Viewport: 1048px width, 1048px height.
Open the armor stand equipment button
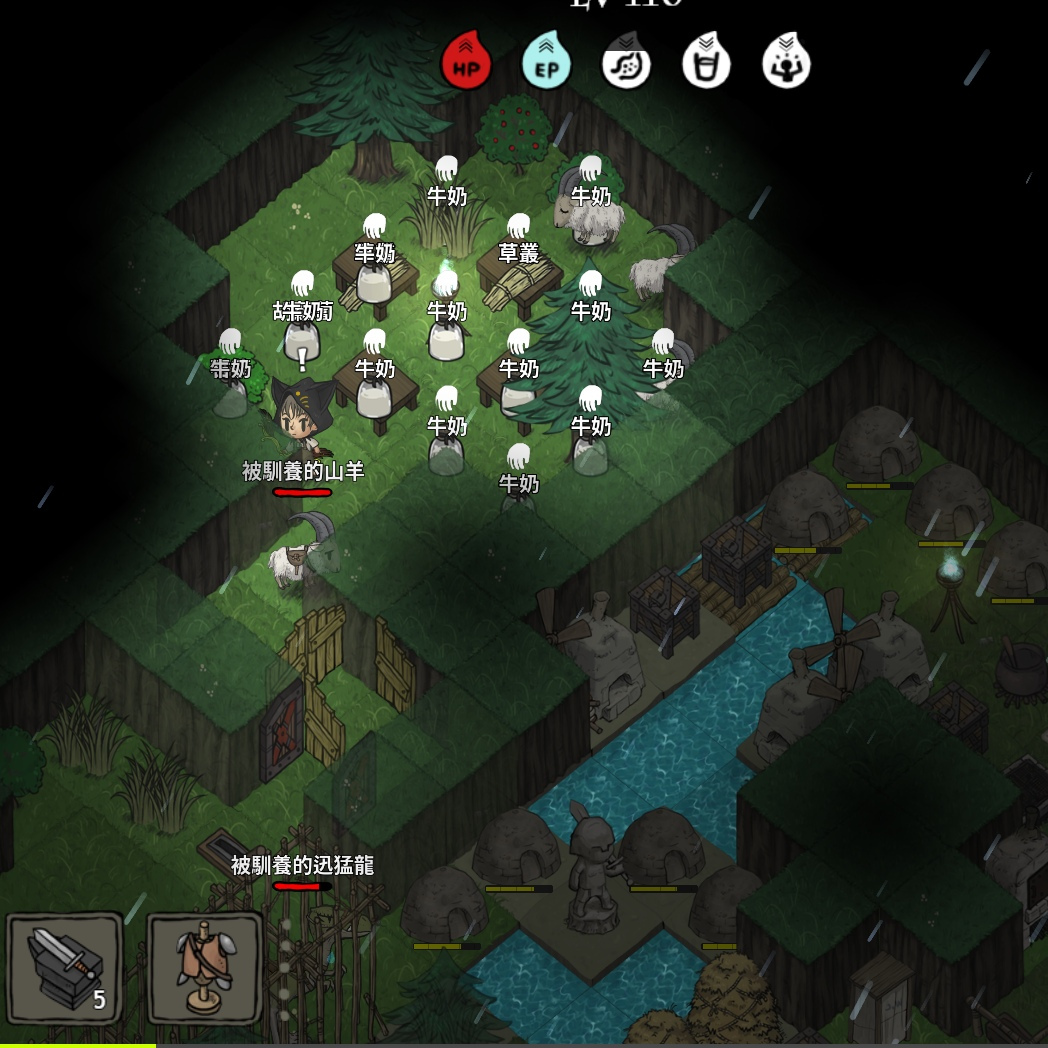pos(205,967)
